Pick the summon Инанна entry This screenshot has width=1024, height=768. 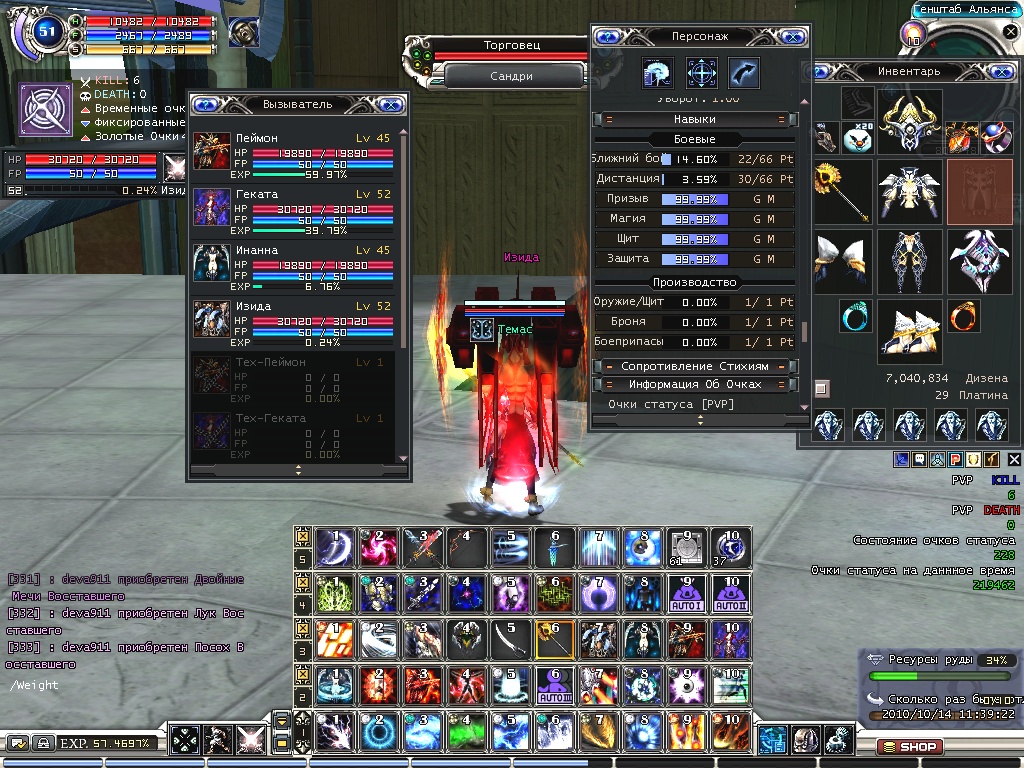coord(212,264)
